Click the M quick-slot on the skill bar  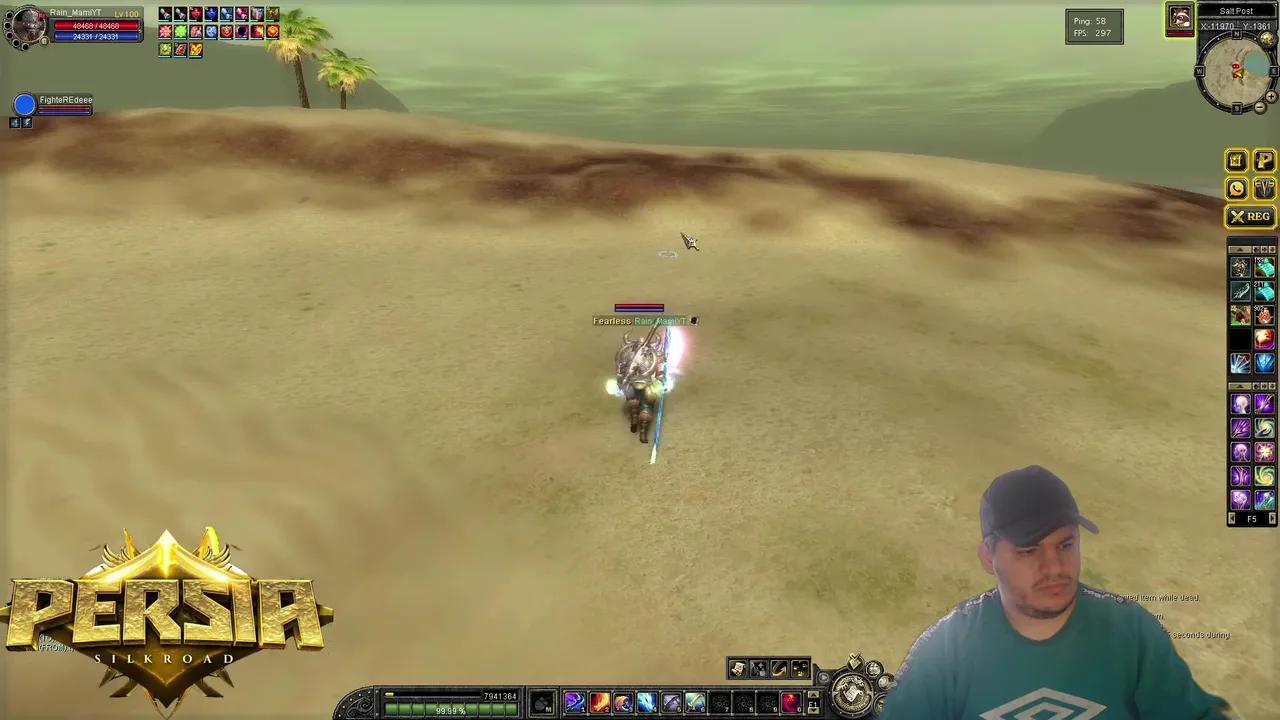[x=544, y=704]
